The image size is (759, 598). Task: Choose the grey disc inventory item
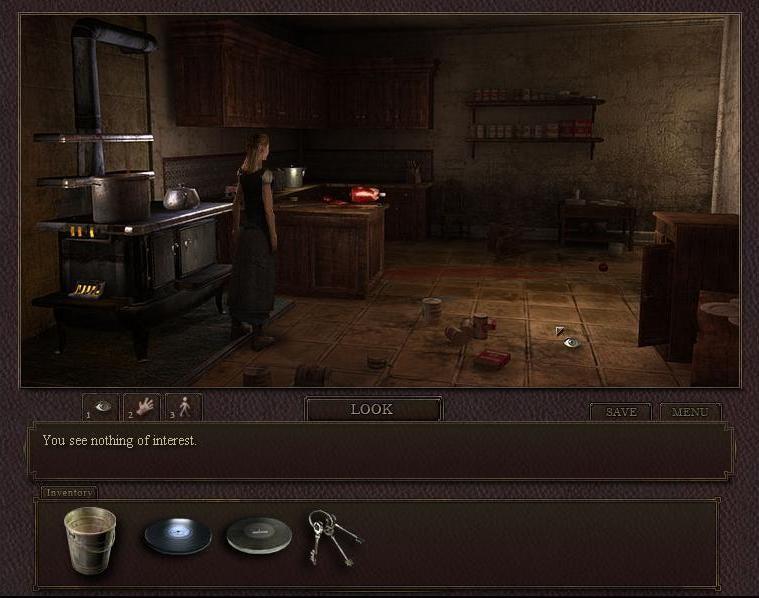(x=258, y=535)
